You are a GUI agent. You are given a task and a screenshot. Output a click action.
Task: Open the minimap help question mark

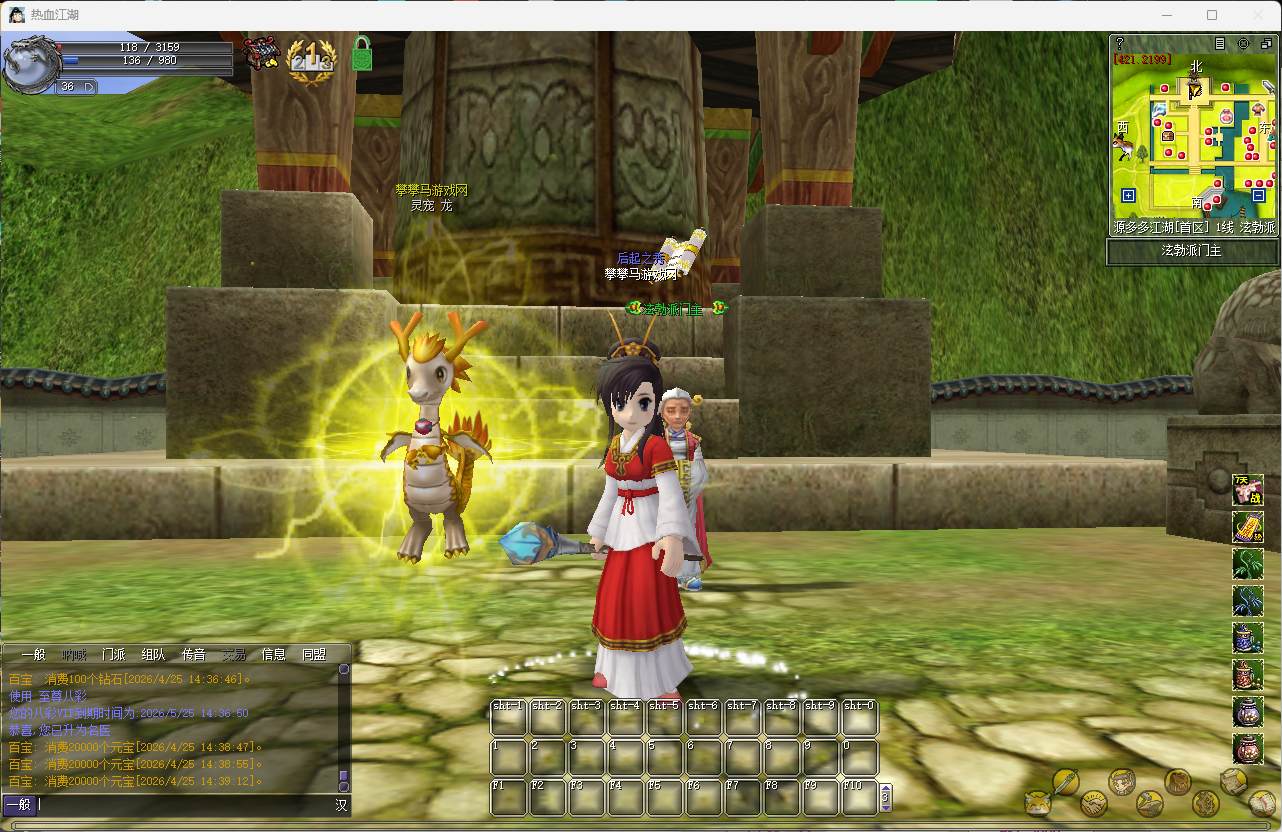coord(1120,44)
